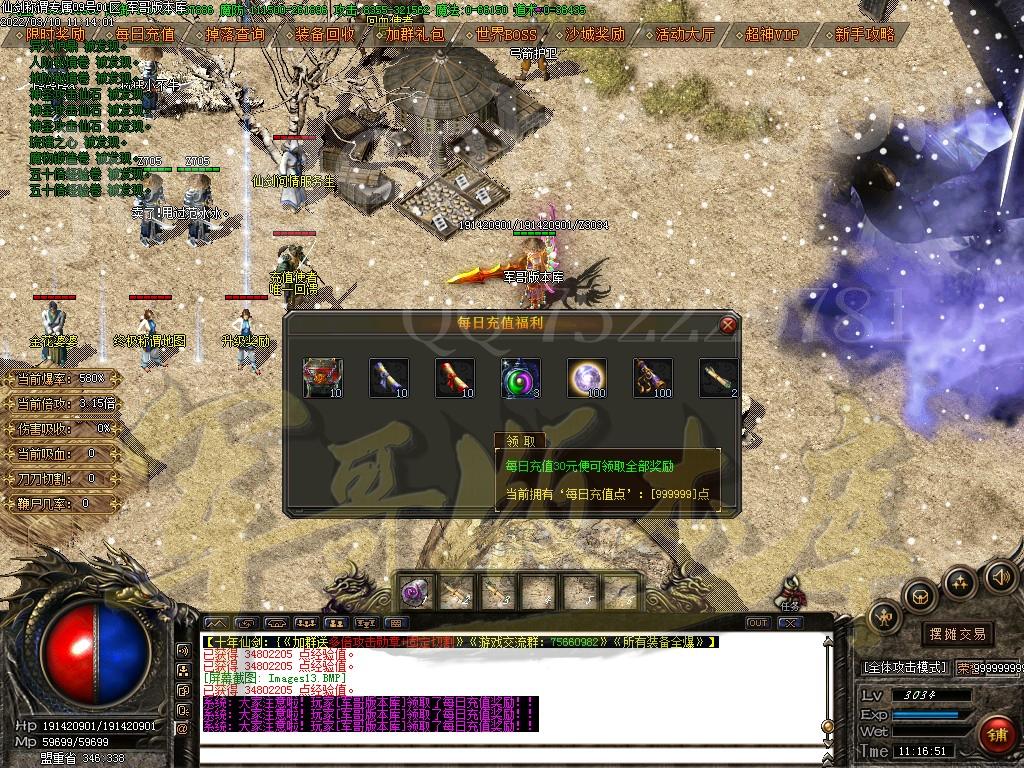
Task: Close the 每日充值福利 reward window
Action: click(728, 324)
